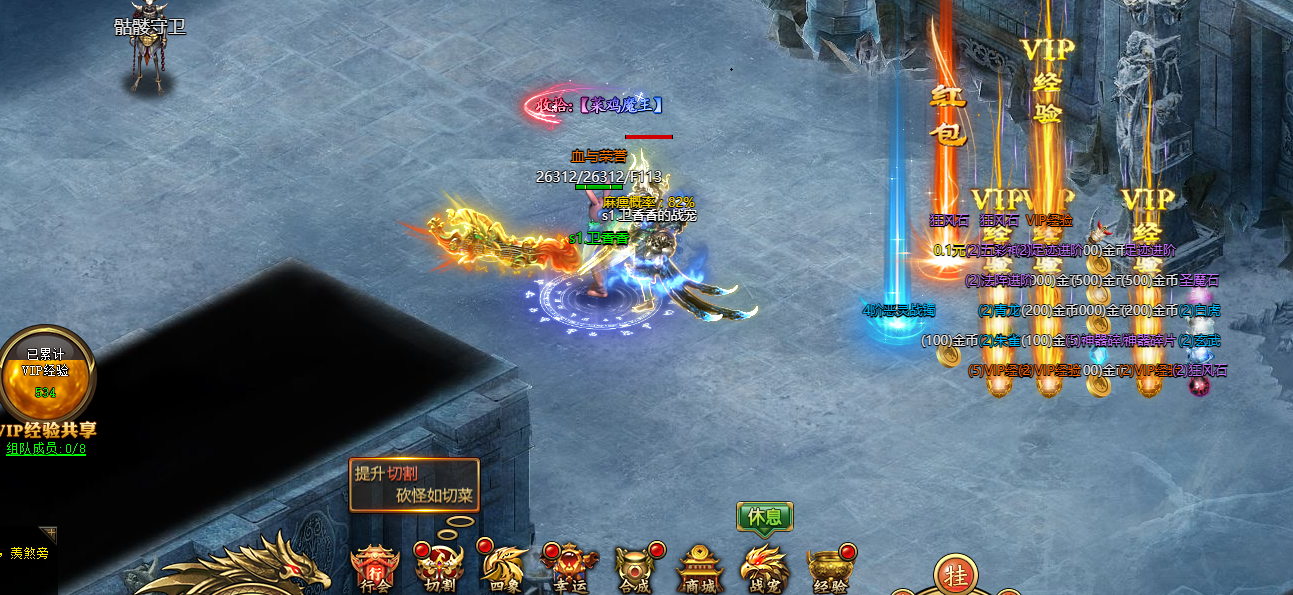Click the VIP经验 accumulated orb

46,373
